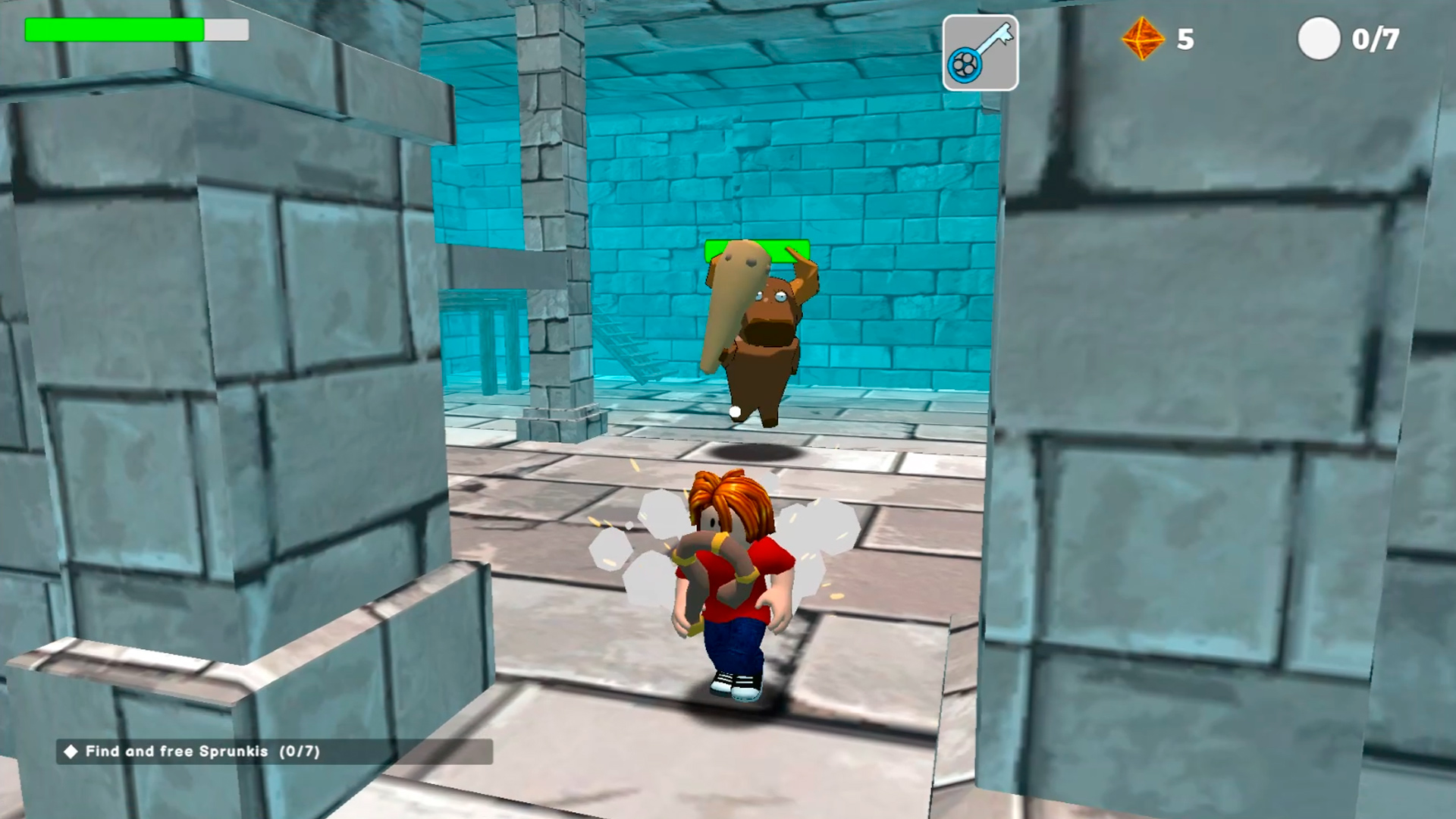
Task: Tap the key icon to equip the key
Action: 980,52
